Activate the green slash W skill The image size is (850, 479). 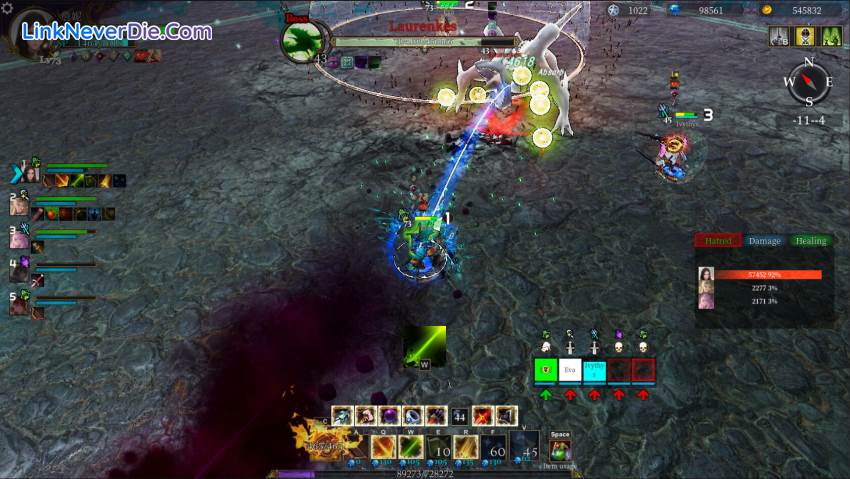coord(411,447)
